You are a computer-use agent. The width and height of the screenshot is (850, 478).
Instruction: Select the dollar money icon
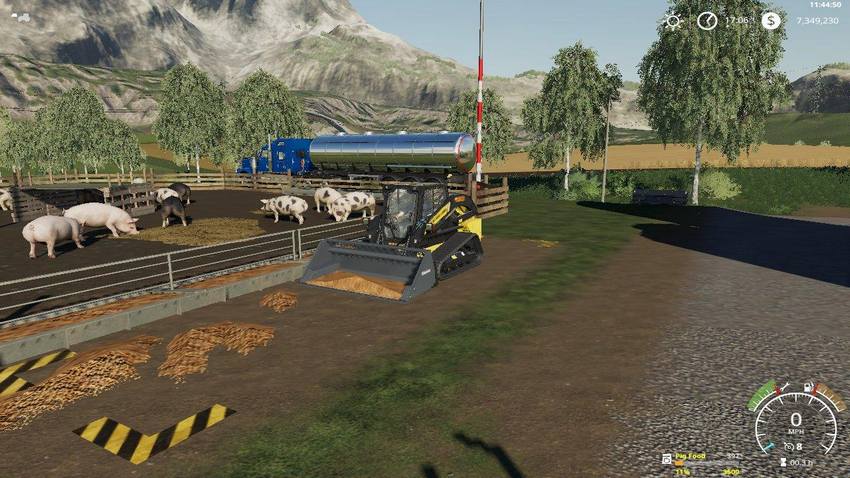(x=771, y=21)
